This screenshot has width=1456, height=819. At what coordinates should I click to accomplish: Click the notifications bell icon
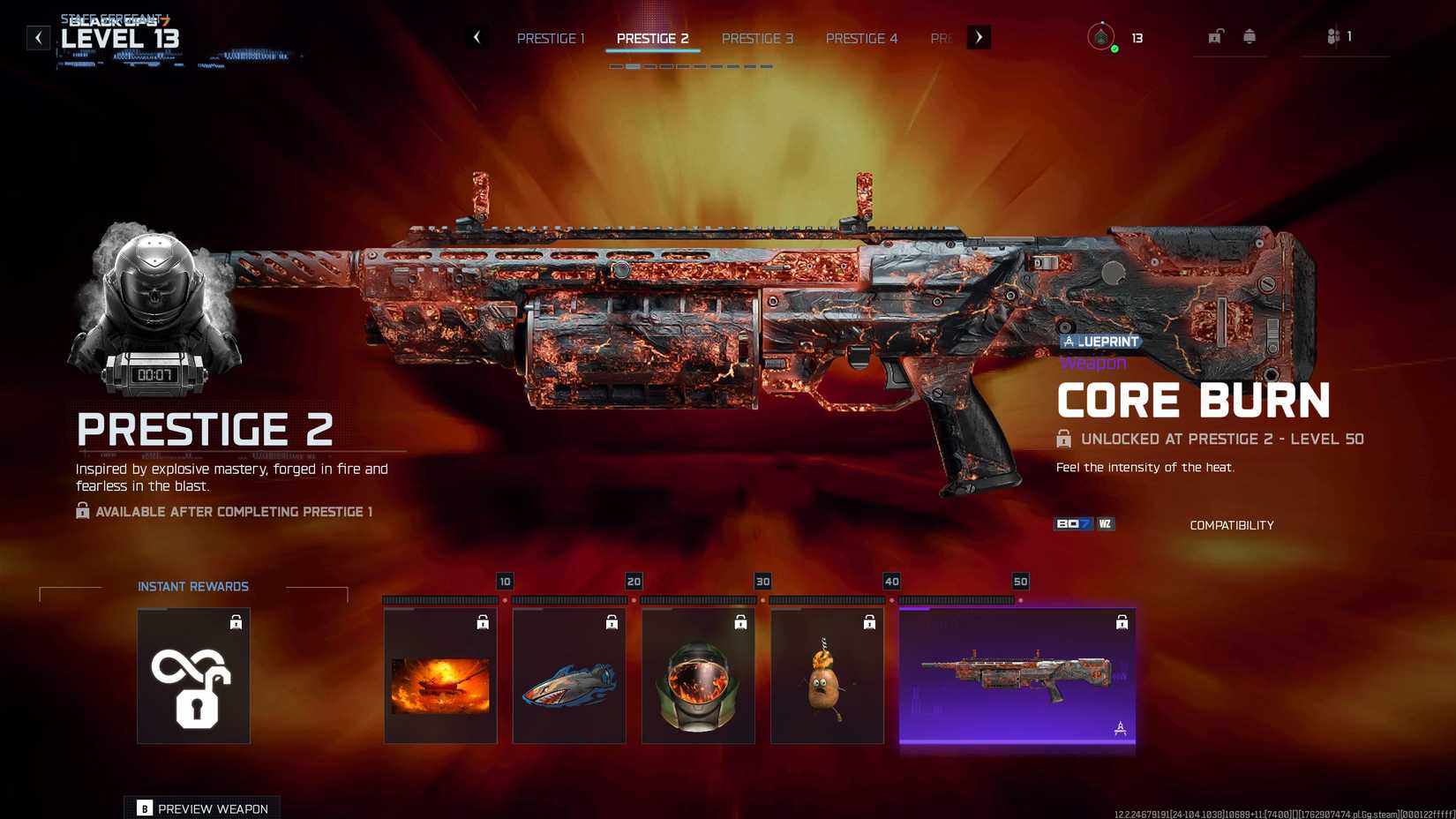1250,35
